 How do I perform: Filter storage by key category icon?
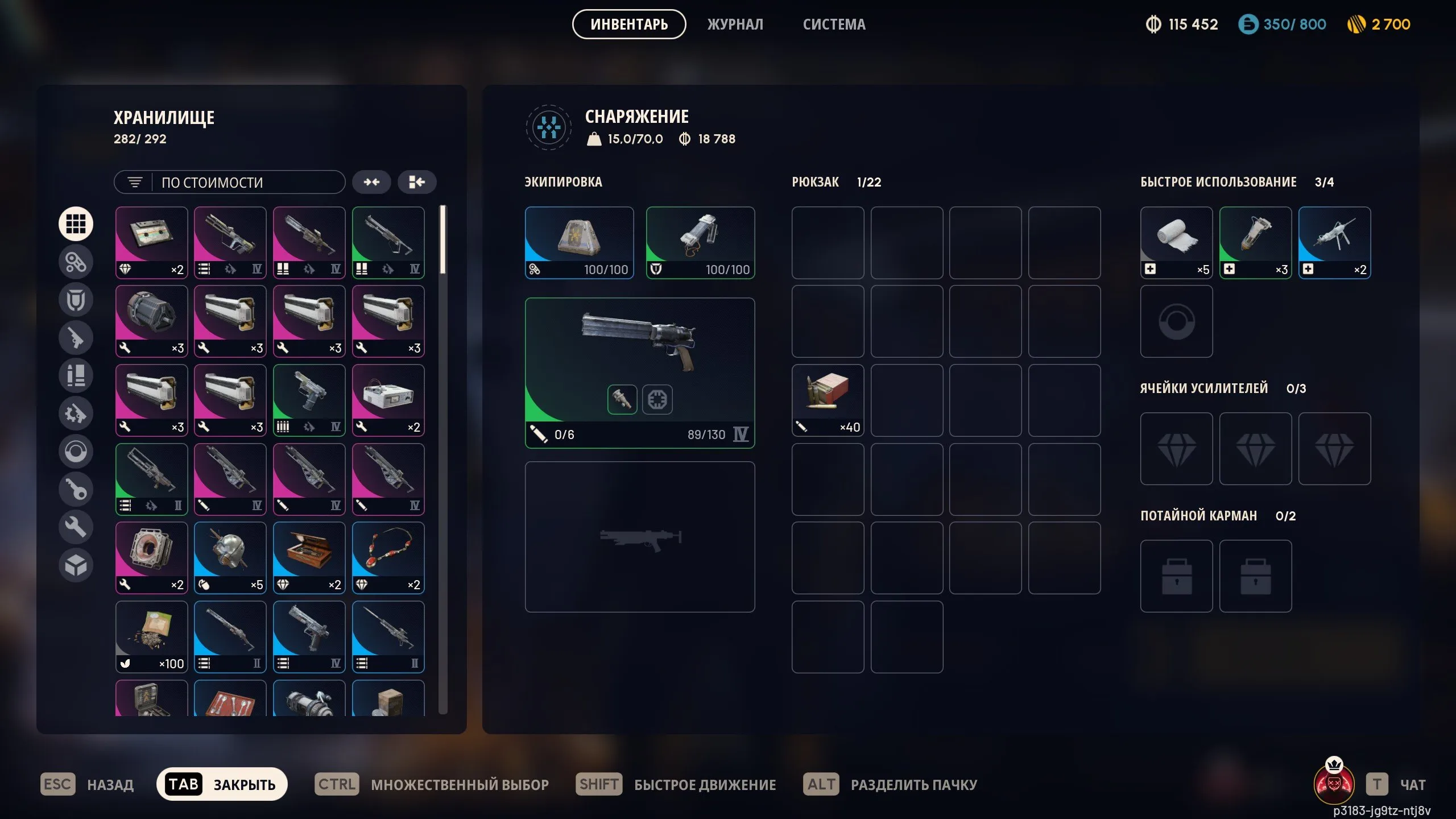(76, 489)
